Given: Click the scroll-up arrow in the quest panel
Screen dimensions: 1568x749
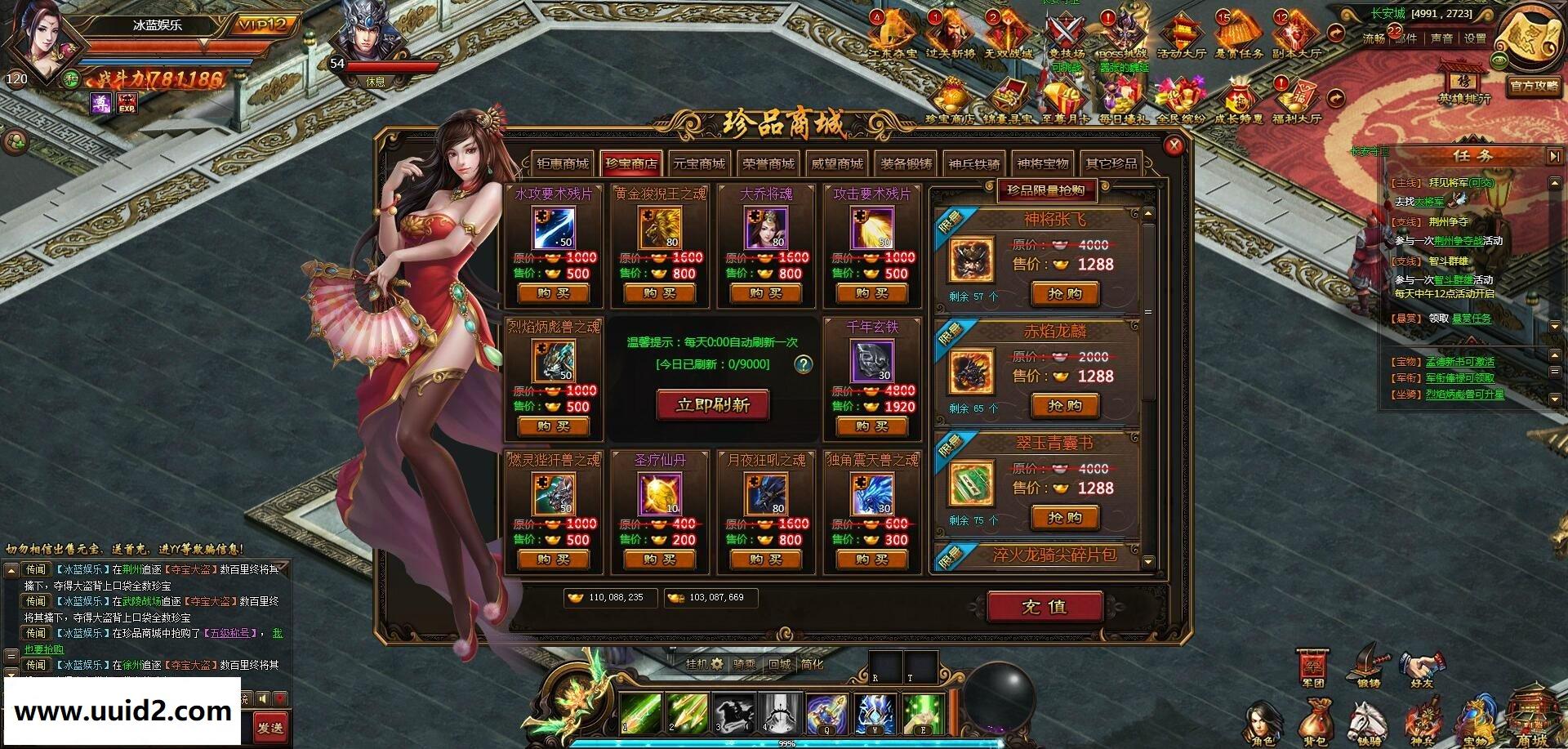Looking at the screenshot, I should [x=1554, y=184].
